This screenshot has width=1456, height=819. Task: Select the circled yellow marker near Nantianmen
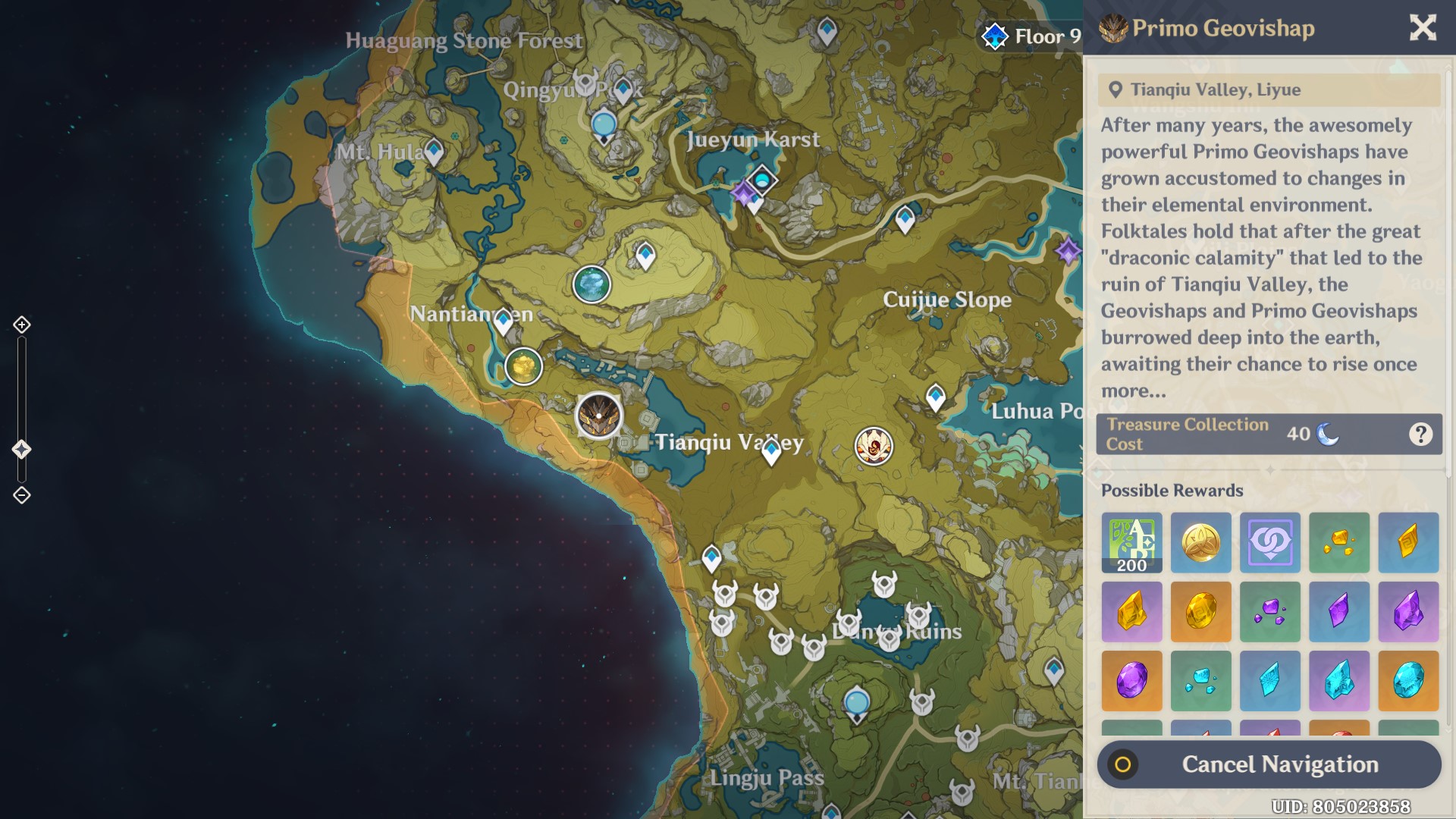[523, 366]
